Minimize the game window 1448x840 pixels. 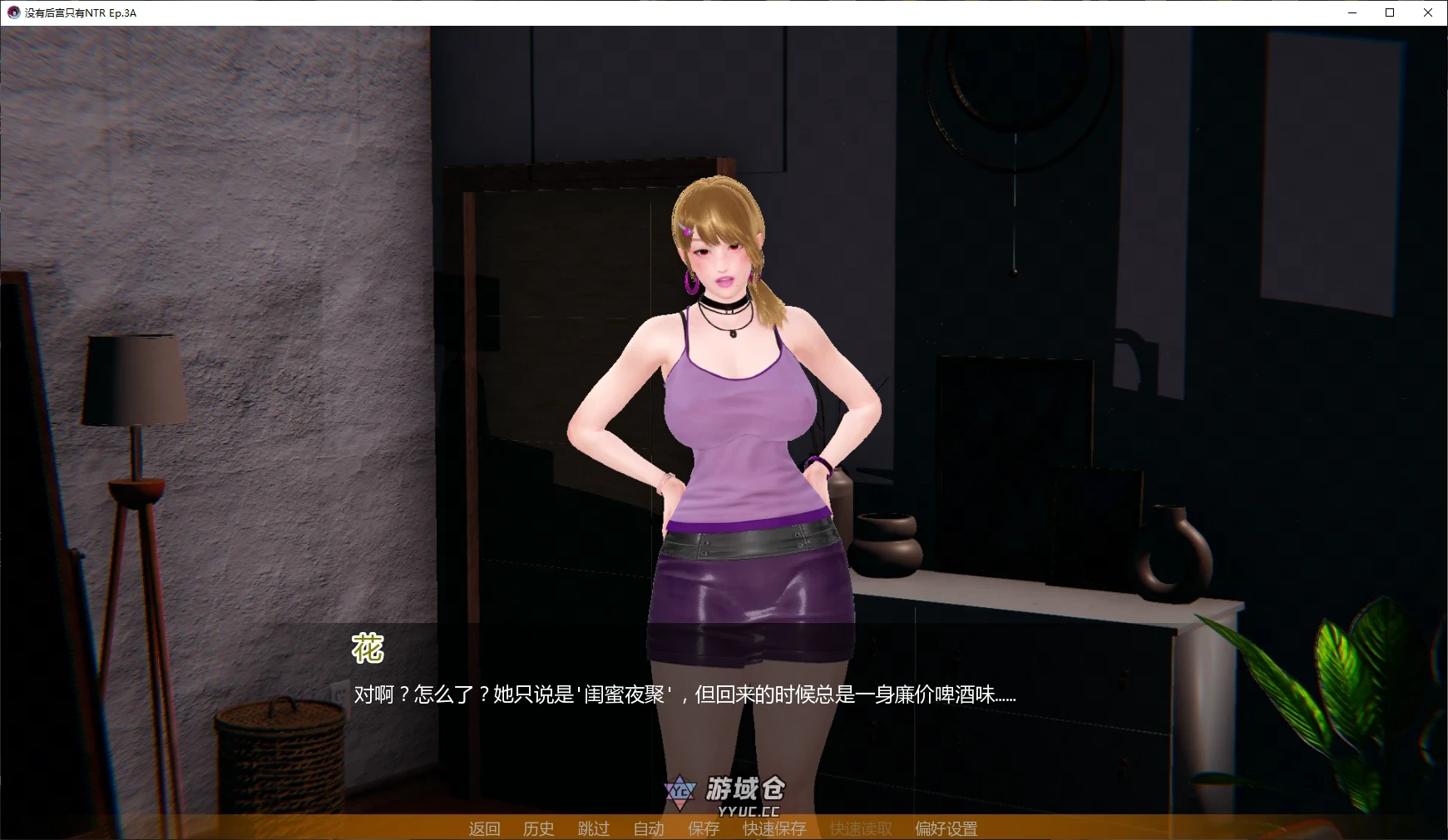pyautogui.click(x=1351, y=12)
